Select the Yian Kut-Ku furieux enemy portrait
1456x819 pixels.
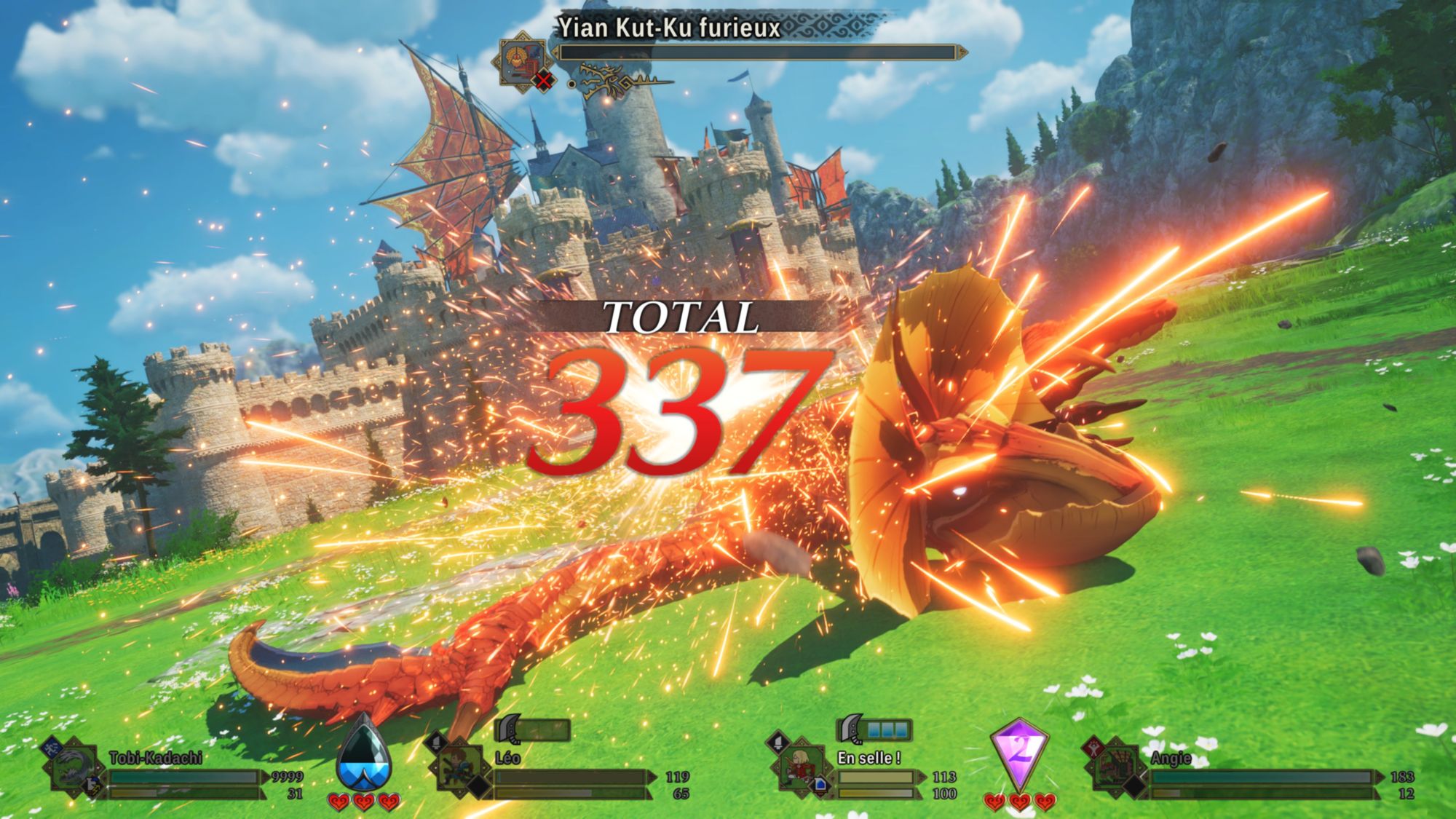521,60
